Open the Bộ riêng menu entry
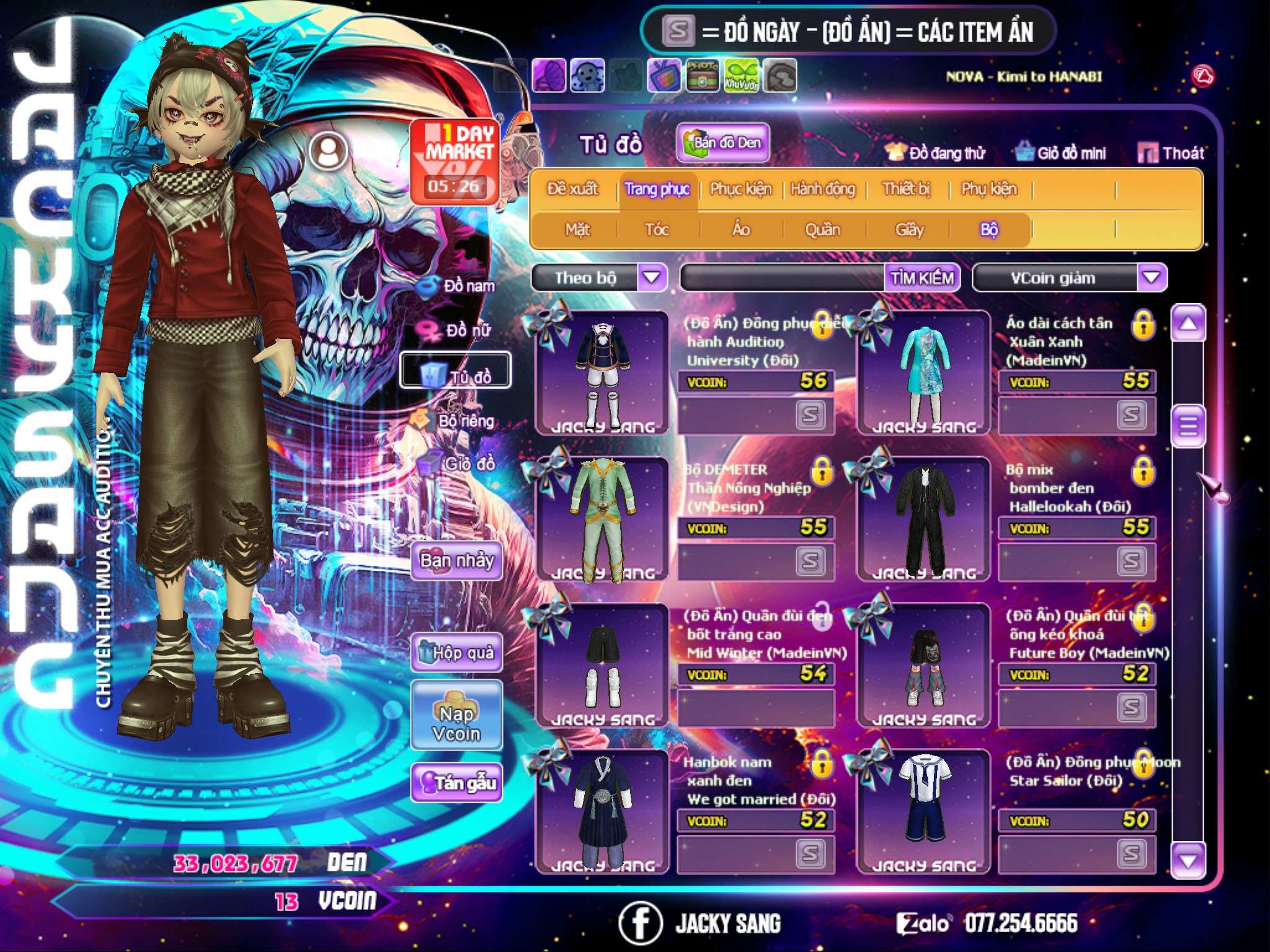Viewport: 1270px width, 952px height. tap(455, 421)
